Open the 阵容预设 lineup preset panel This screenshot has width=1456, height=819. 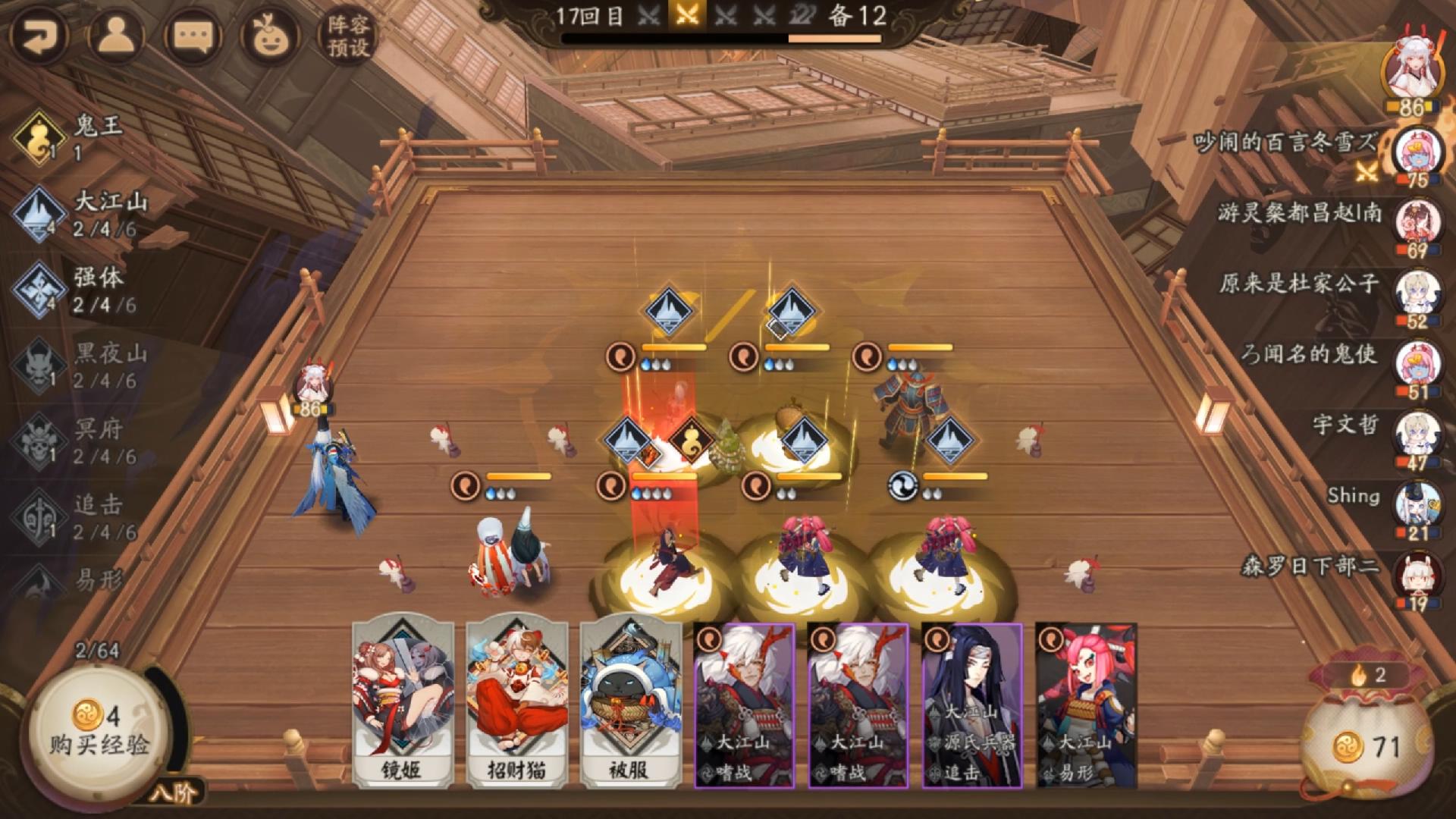coord(349,32)
